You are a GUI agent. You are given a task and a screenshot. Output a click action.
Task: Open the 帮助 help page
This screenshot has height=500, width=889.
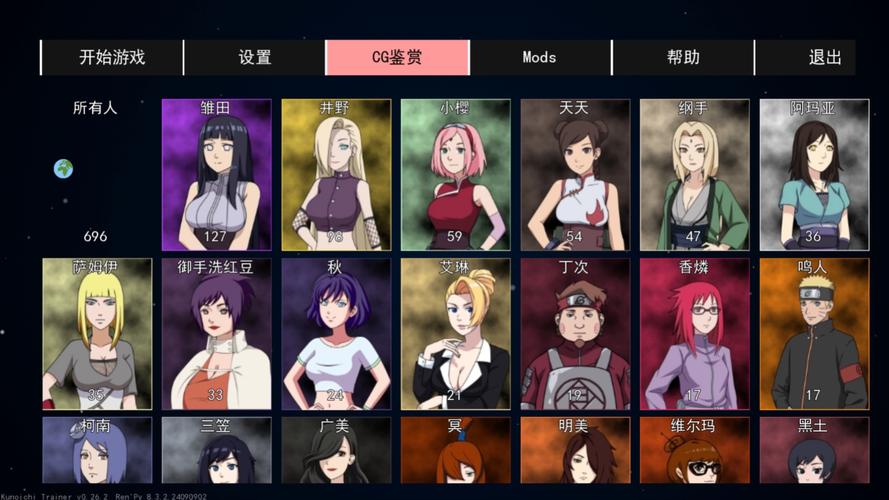point(683,57)
